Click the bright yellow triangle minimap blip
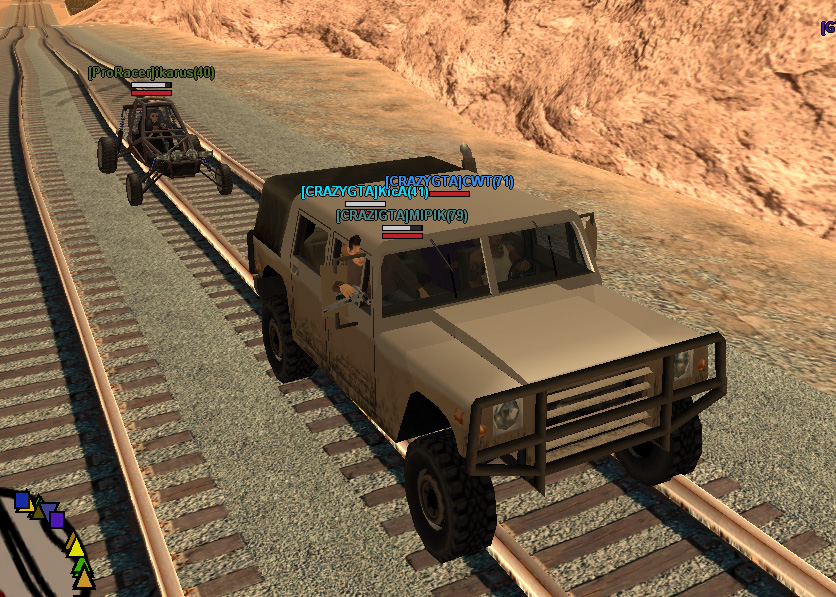 click(75, 546)
